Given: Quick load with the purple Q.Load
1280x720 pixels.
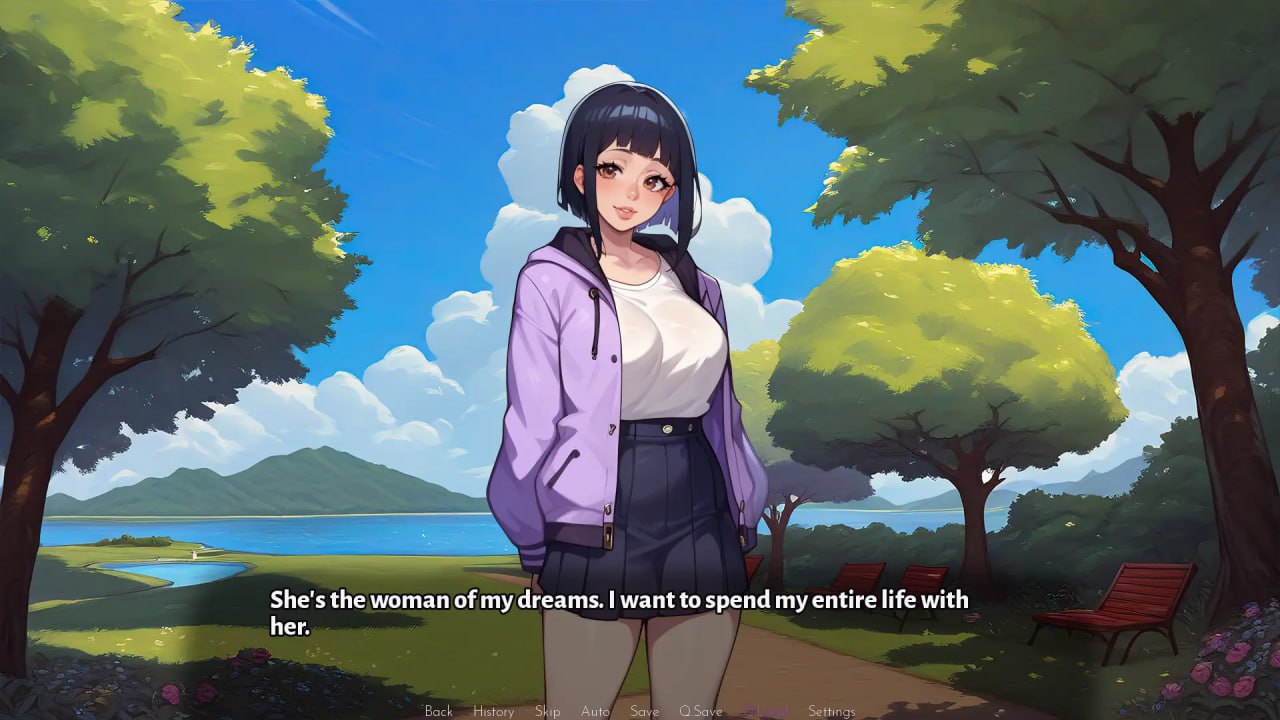Looking at the screenshot, I should pyautogui.click(x=765, y=711).
